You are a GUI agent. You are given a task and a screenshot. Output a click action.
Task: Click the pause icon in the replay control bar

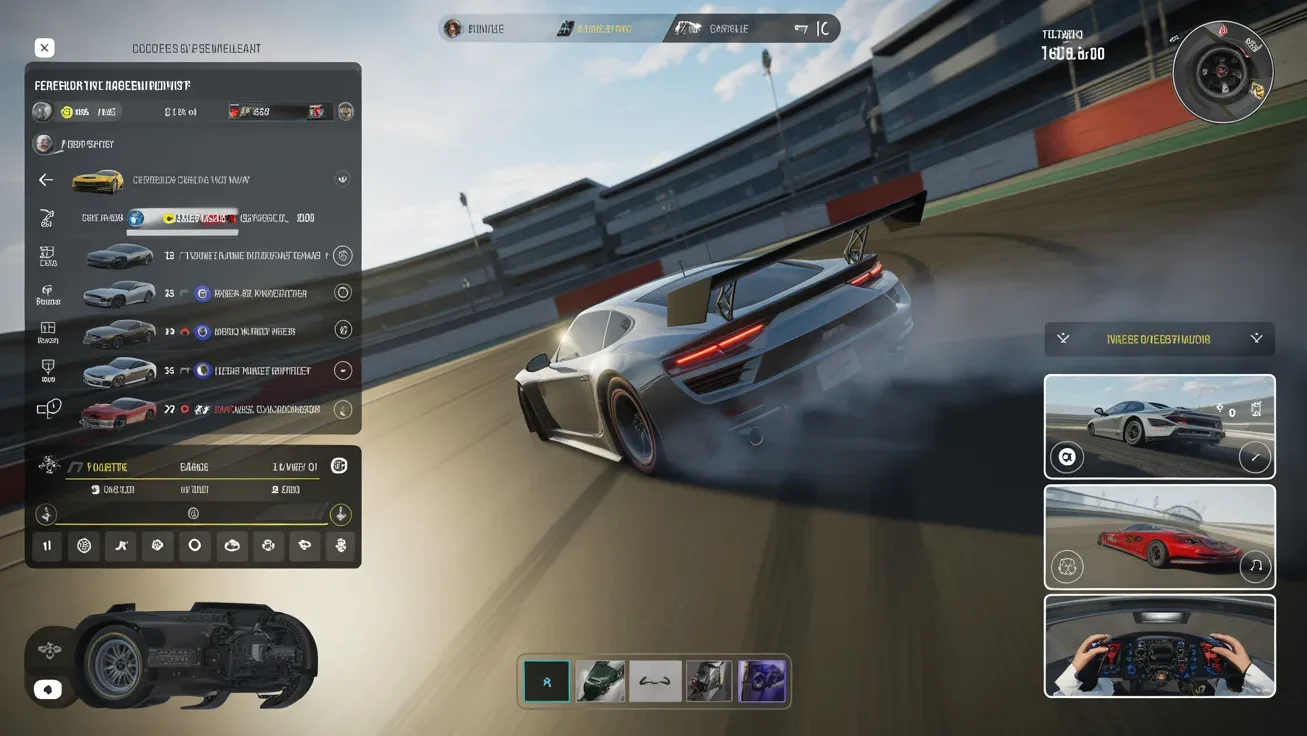pyautogui.click(x=47, y=546)
